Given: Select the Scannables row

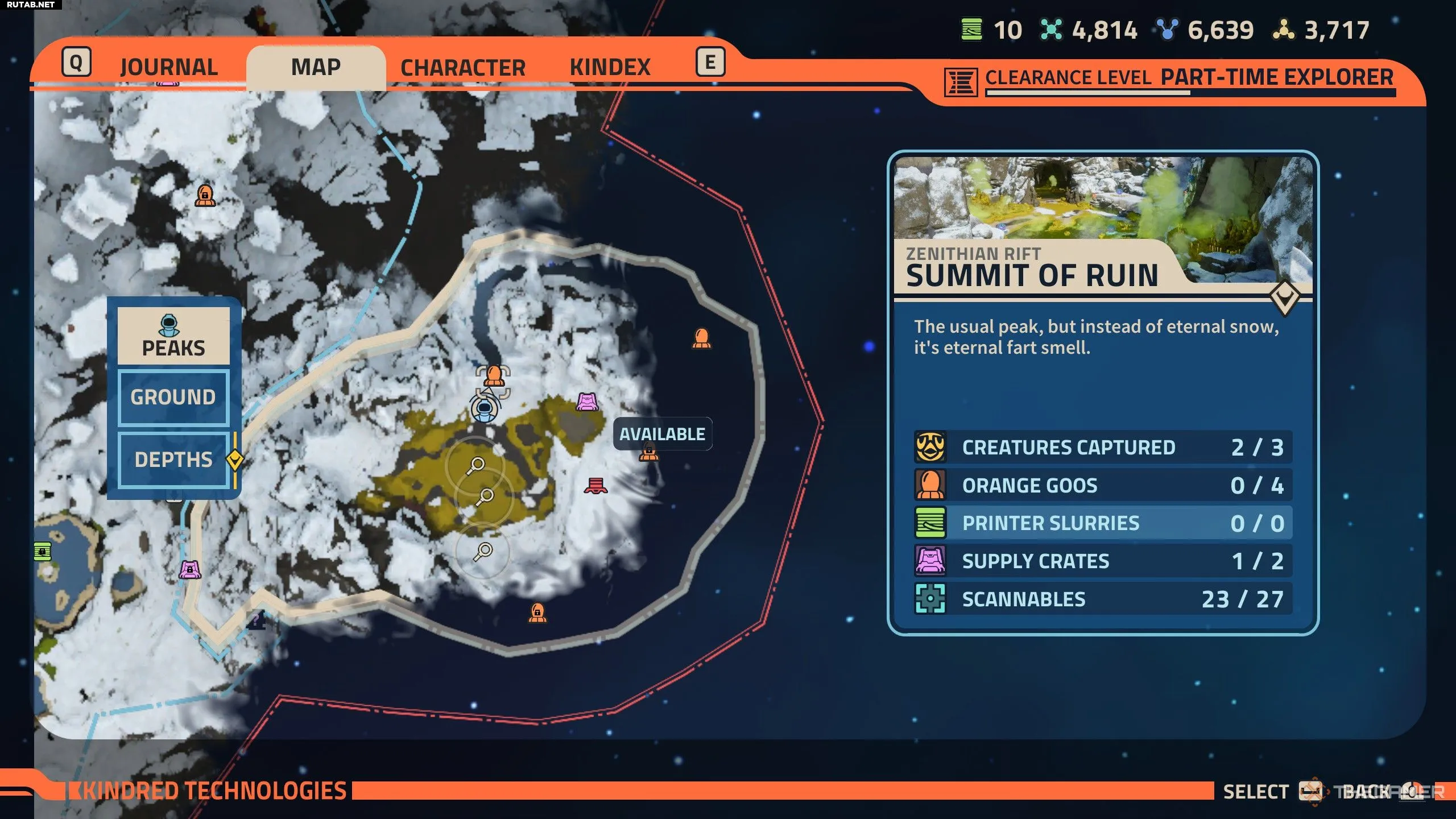Looking at the screenshot, I should point(1102,599).
